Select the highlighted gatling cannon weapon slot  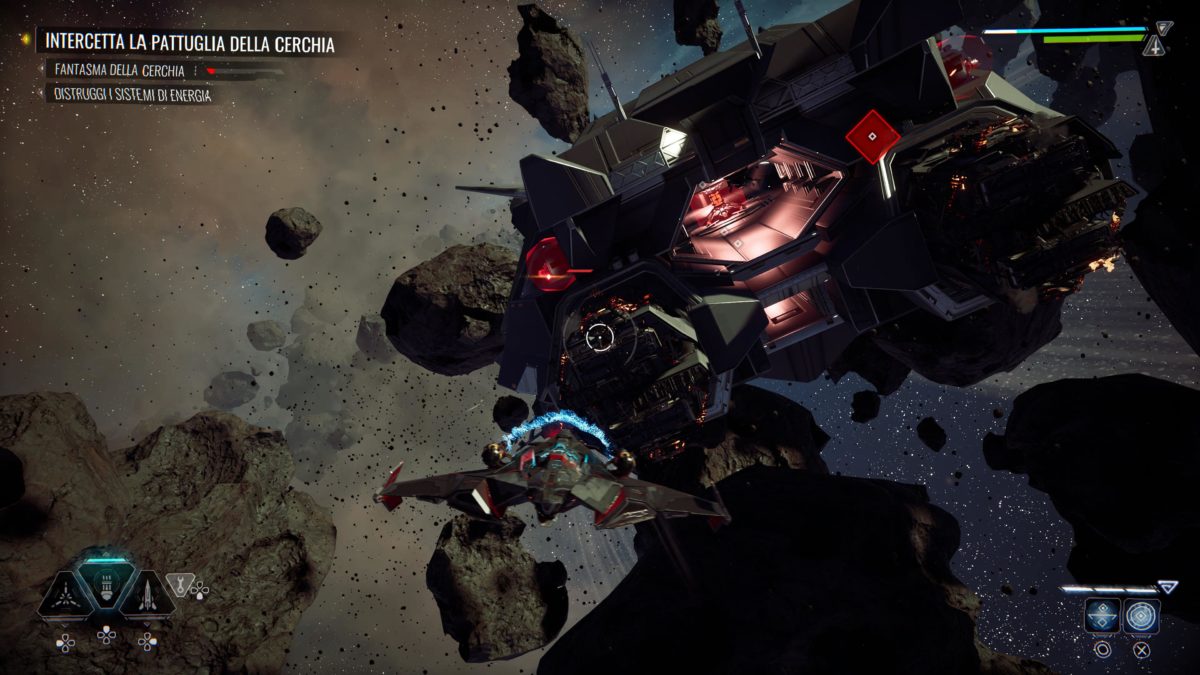click(x=106, y=586)
